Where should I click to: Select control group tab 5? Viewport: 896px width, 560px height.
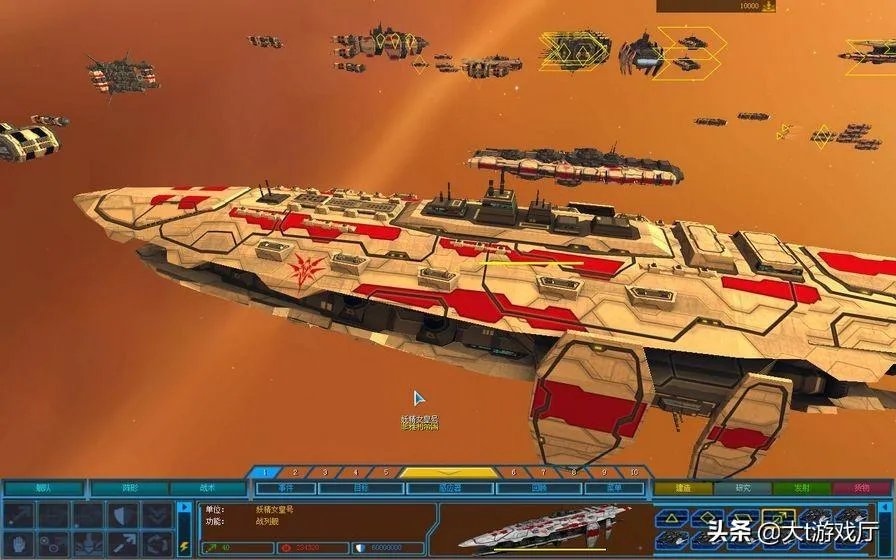[385, 472]
